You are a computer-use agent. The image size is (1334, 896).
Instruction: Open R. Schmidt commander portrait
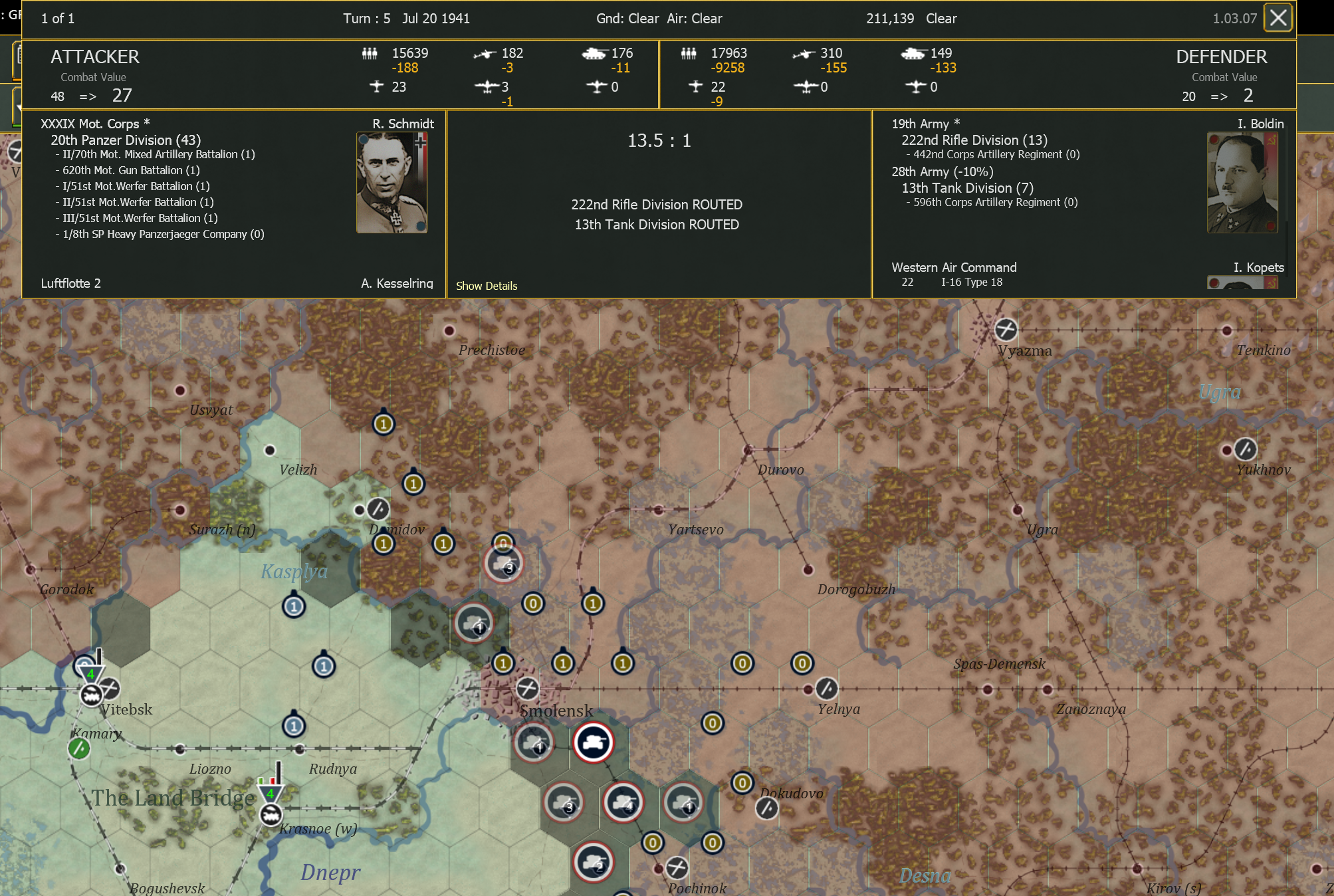pos(391,182)
